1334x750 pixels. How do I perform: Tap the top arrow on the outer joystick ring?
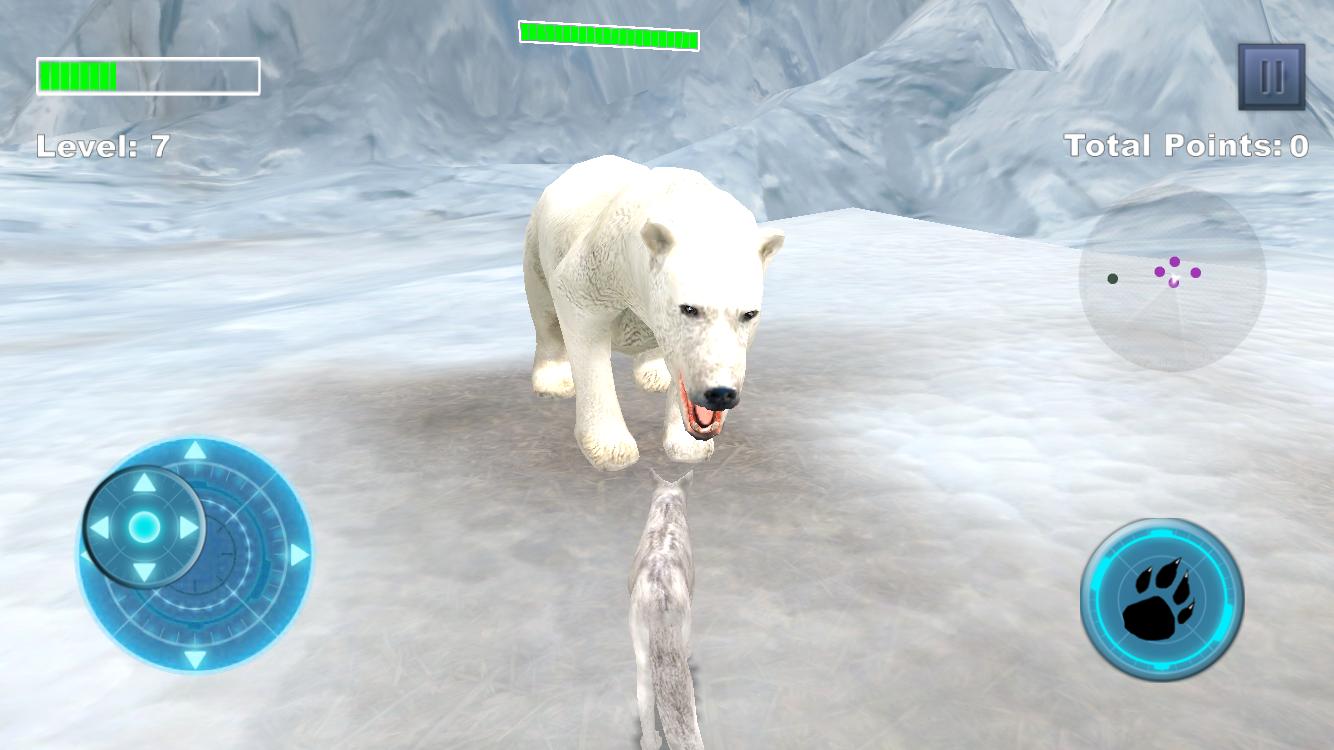(194, 451)
